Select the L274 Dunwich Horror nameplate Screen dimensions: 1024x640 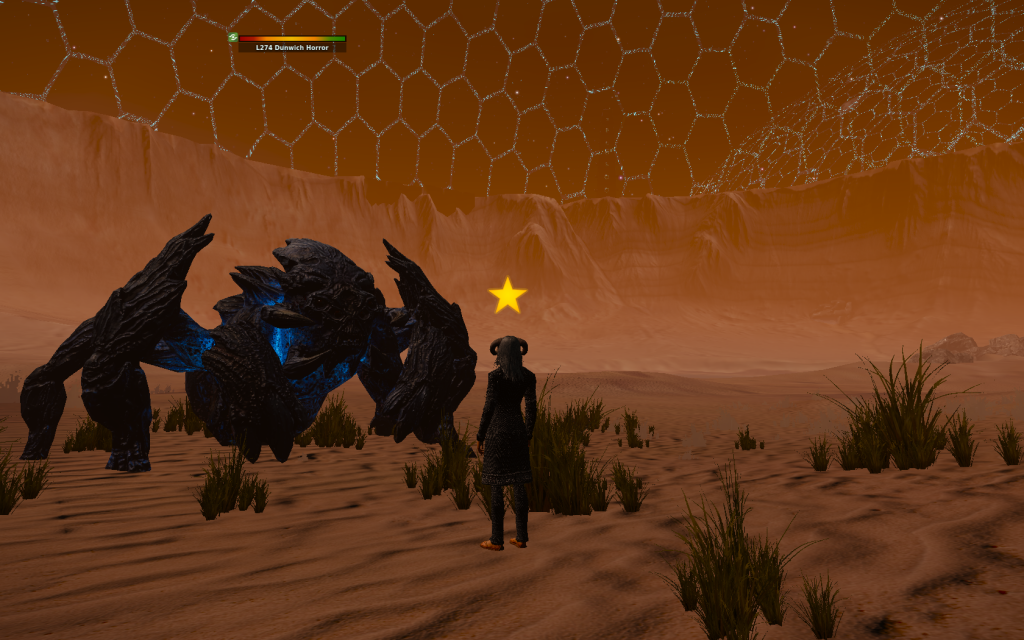pos(292,47)
